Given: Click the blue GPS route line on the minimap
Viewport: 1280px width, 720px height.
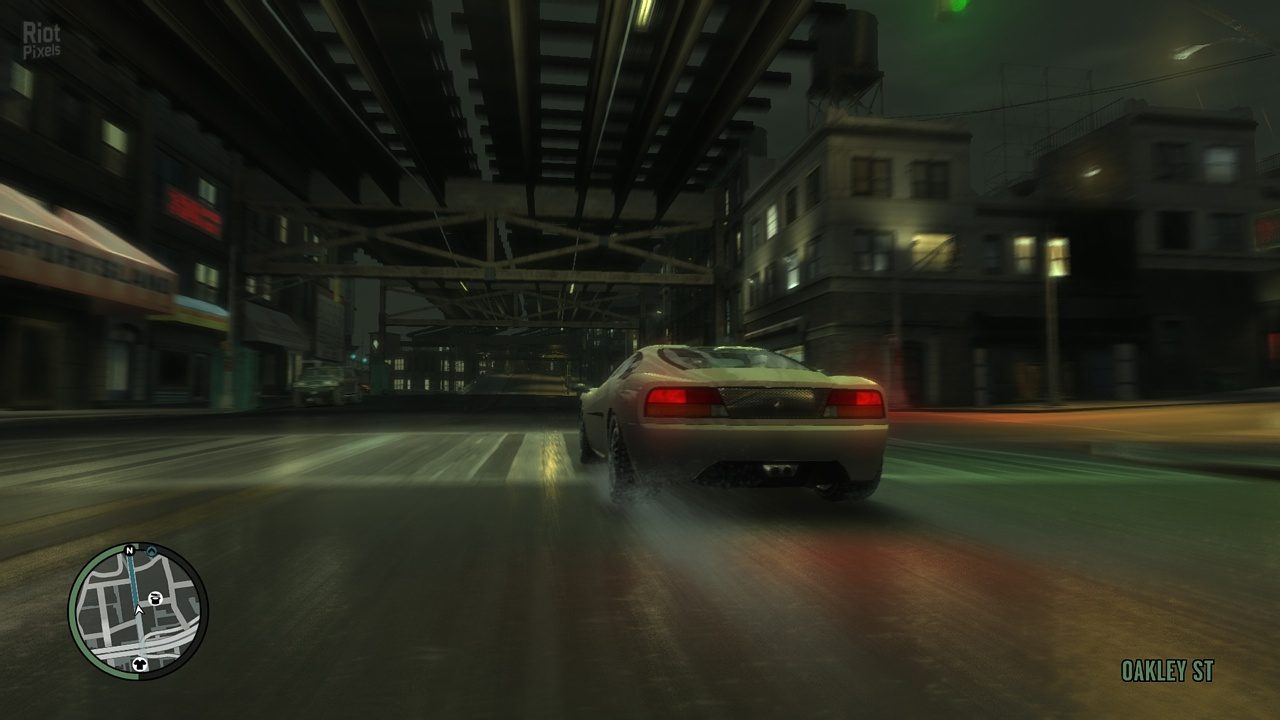Looking at the screenshot, I should tap(133, 577).
